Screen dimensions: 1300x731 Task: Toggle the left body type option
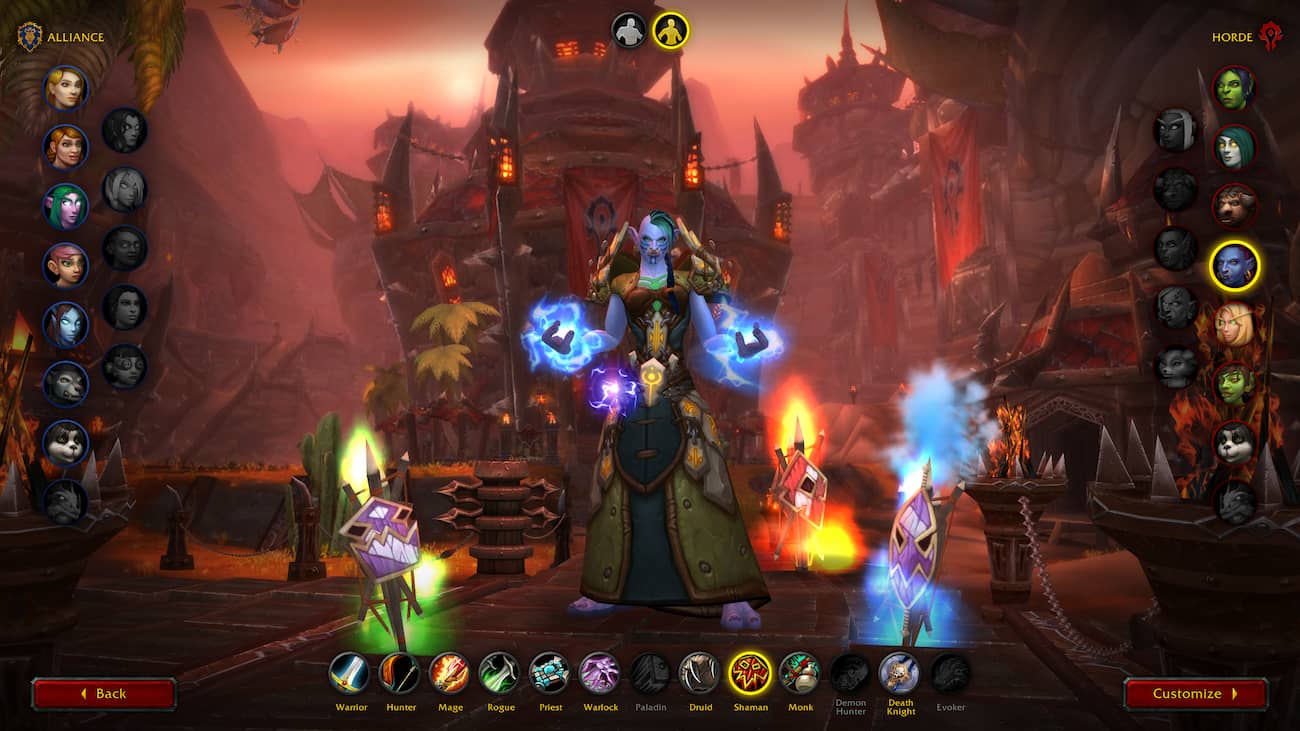pyautogui.click(x=628, y=30)
